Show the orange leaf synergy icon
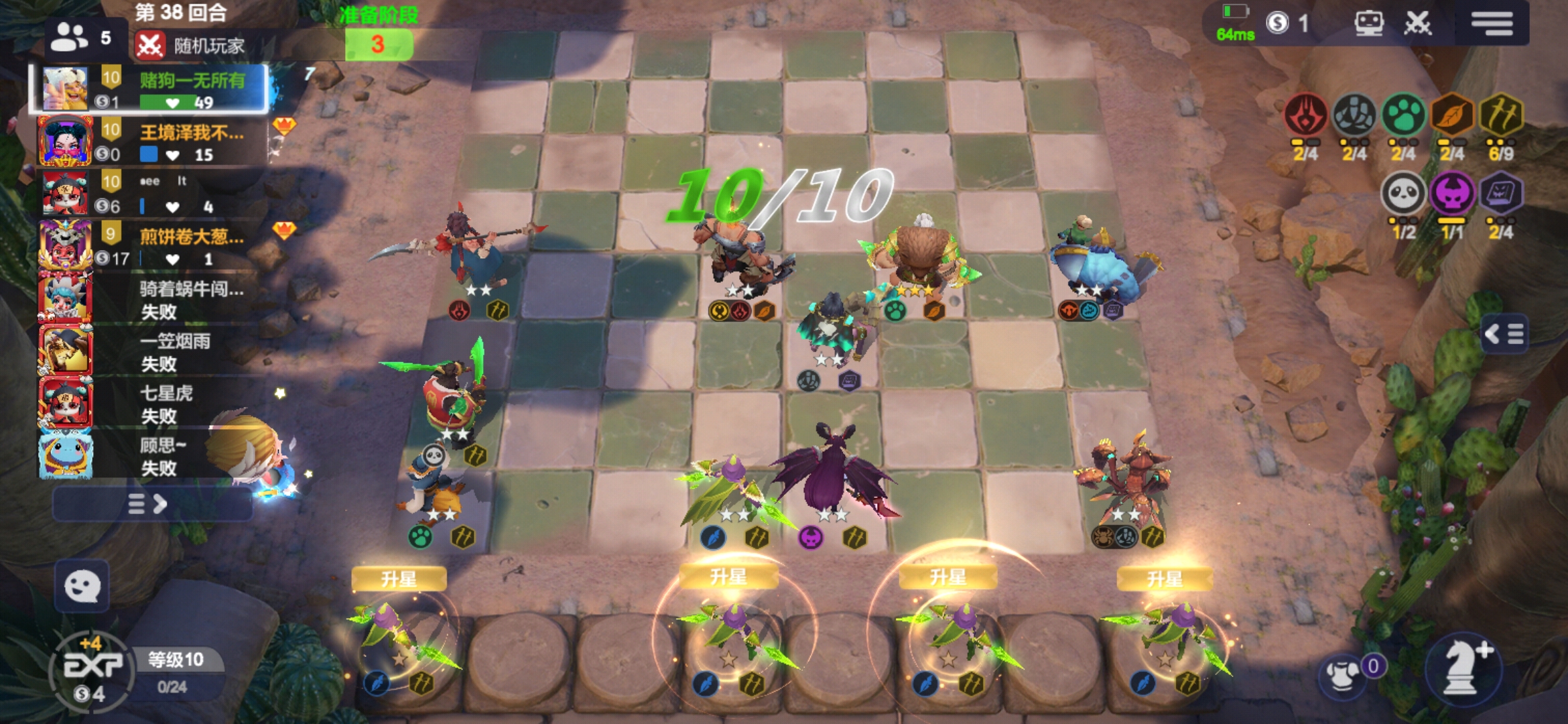The image size is (1568, 724). point(1452,115)
